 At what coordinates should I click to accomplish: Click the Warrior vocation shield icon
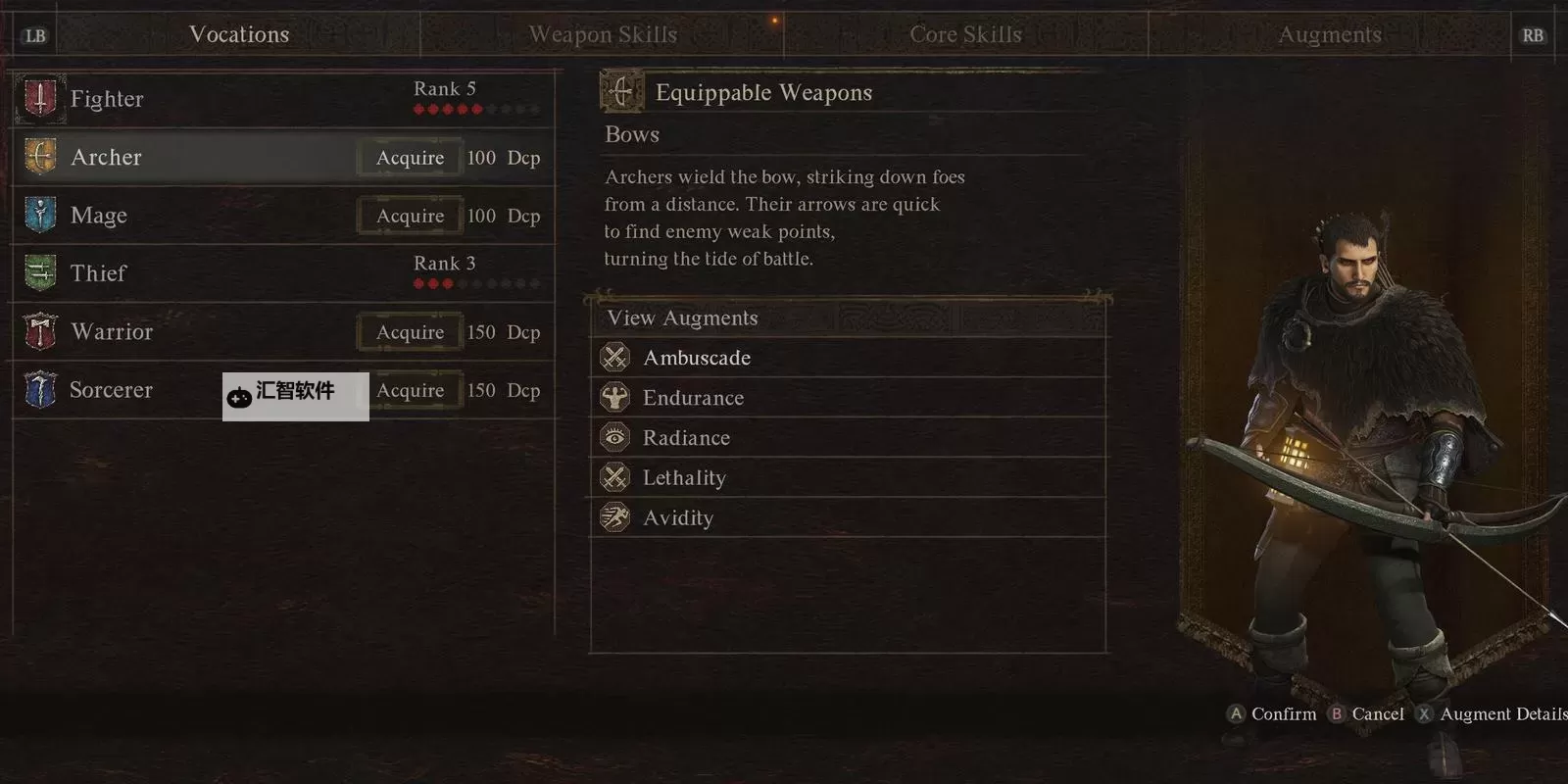tap(40, 332)
